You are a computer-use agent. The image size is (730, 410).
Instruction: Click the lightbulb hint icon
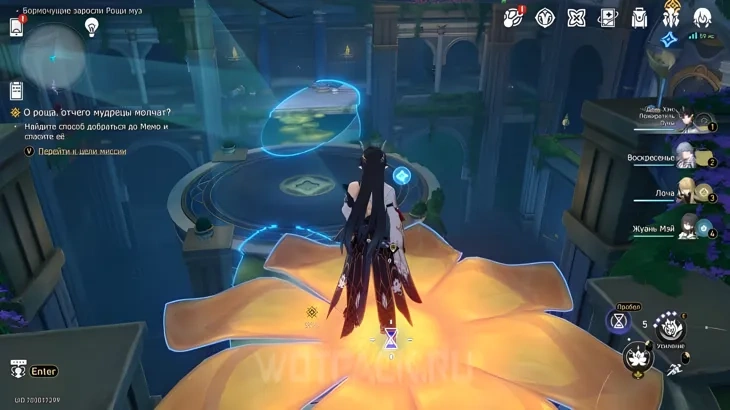click(x=92, y=28)
